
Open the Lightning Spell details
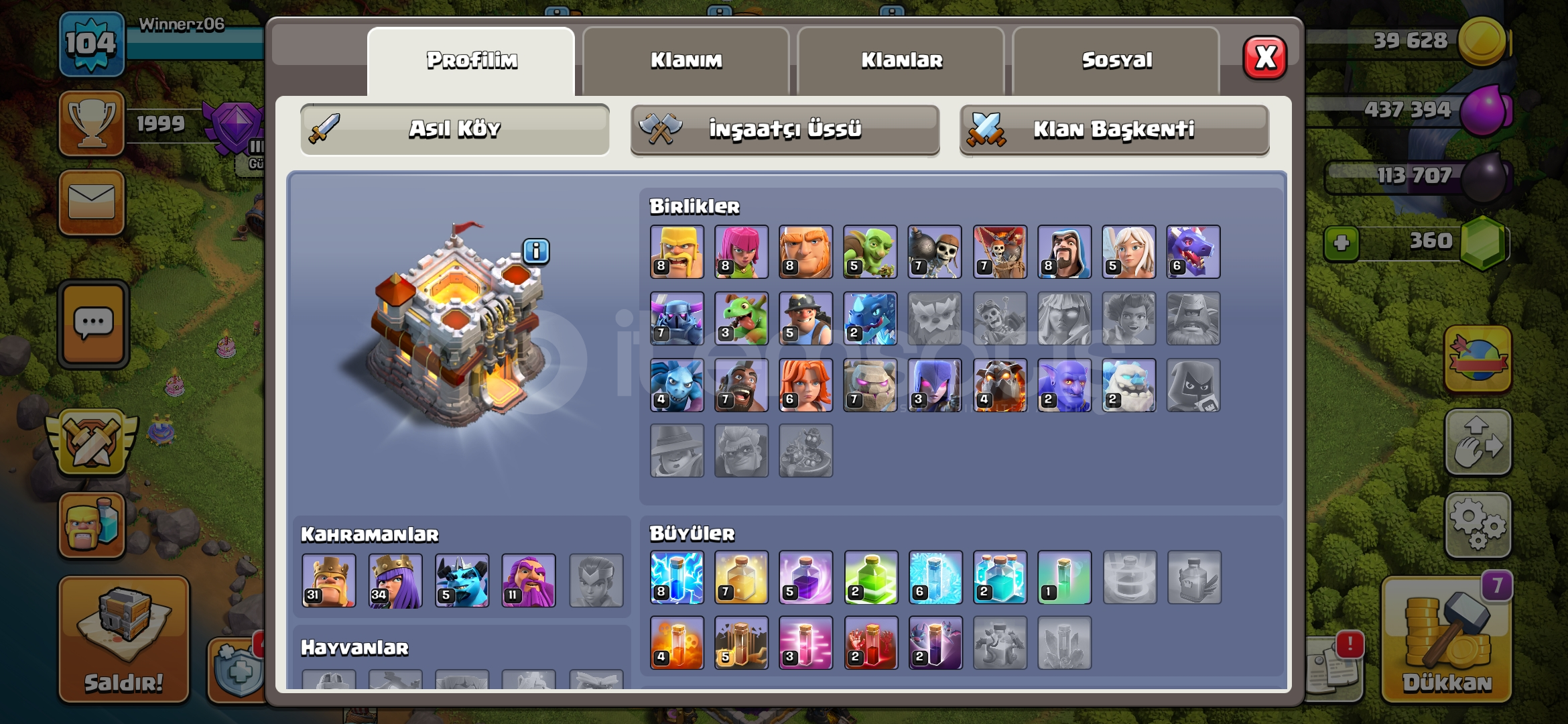tap(677, 578)
